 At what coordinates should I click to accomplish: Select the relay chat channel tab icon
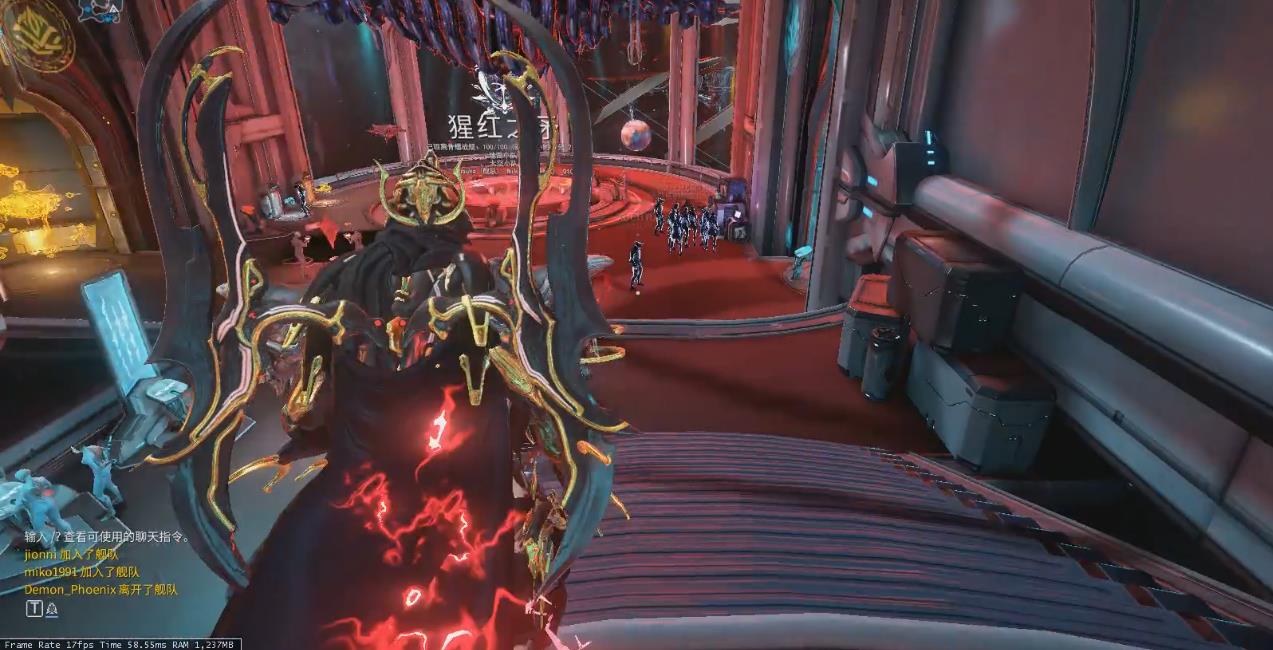click(51, 608)
